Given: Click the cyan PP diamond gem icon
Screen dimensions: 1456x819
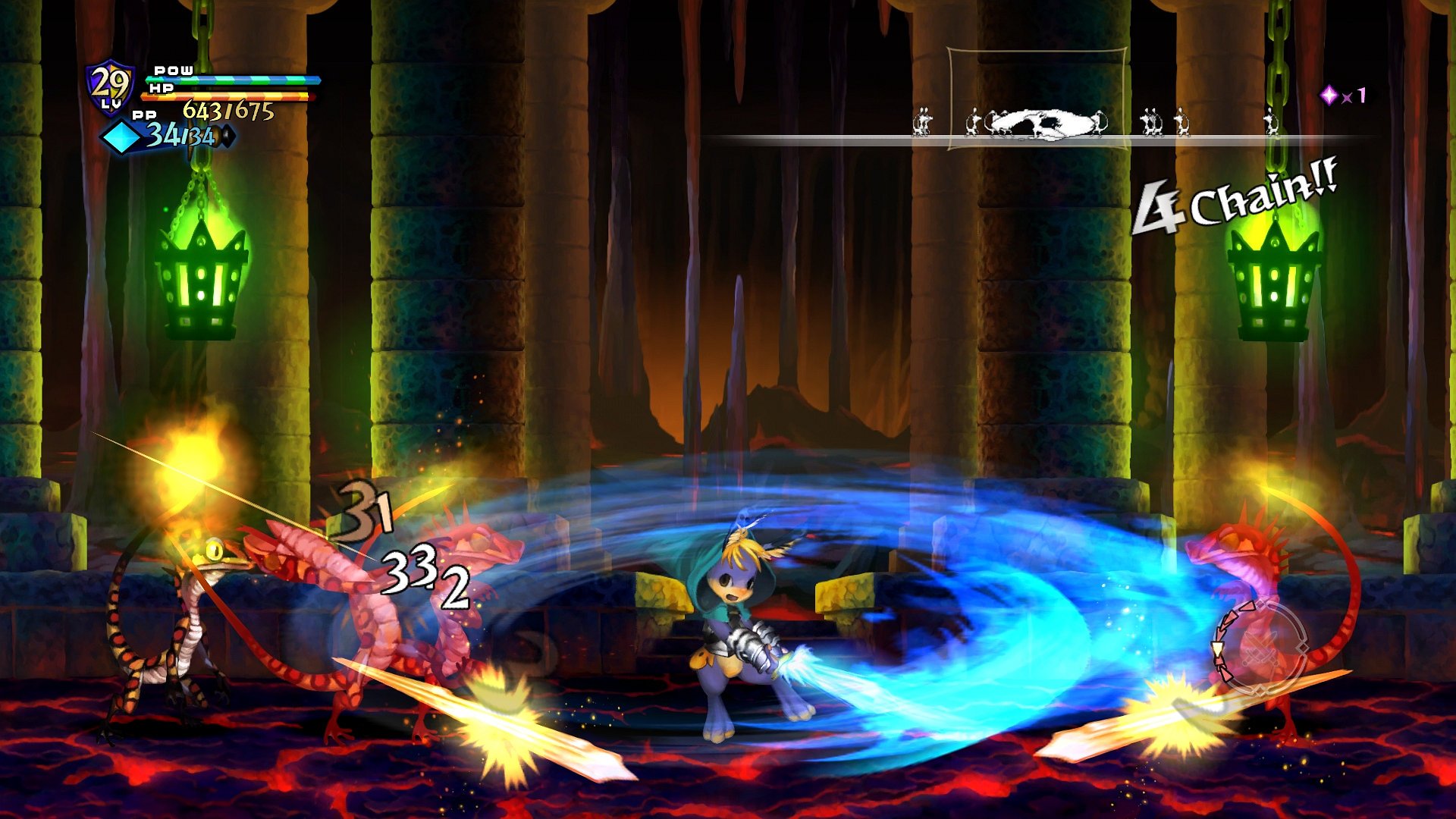Looking at the screenshot, I should coord(121,136).
